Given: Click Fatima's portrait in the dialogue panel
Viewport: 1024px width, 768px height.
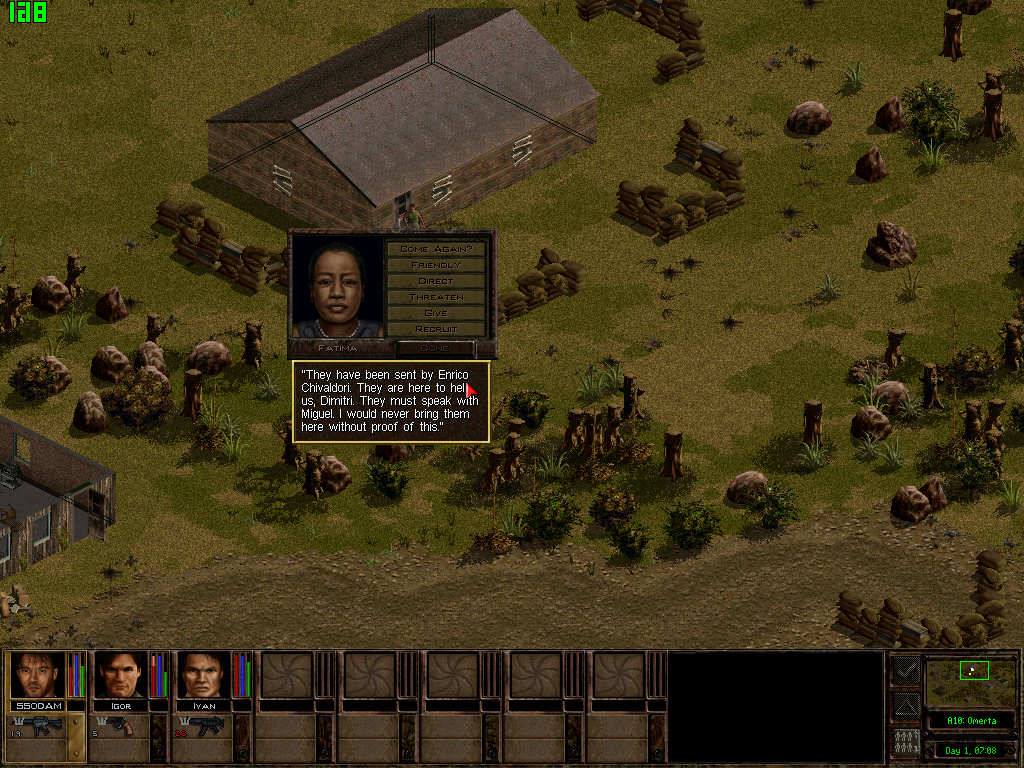Looking at the screenshot, I should 338,286.
